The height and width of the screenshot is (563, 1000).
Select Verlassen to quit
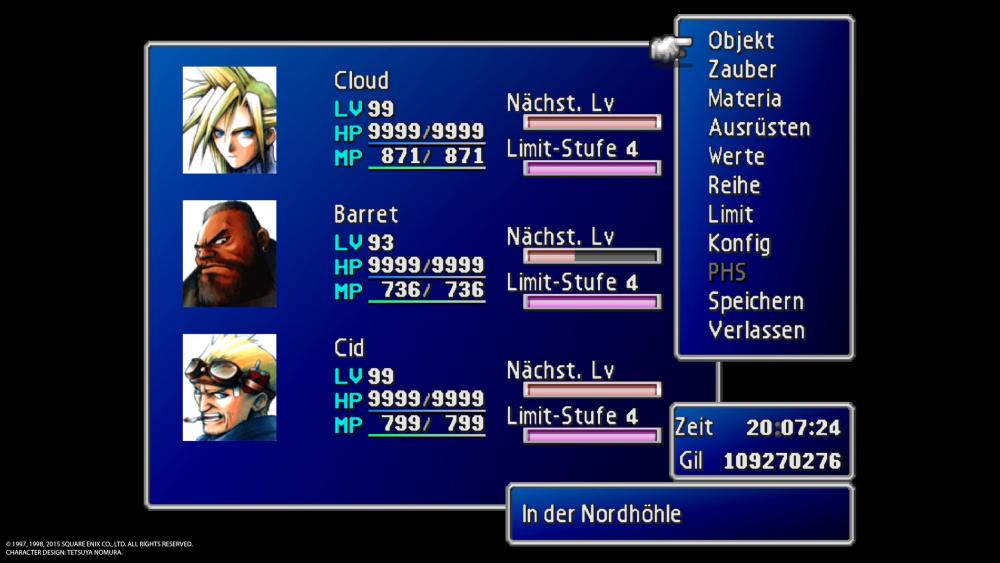pos(757,330)
